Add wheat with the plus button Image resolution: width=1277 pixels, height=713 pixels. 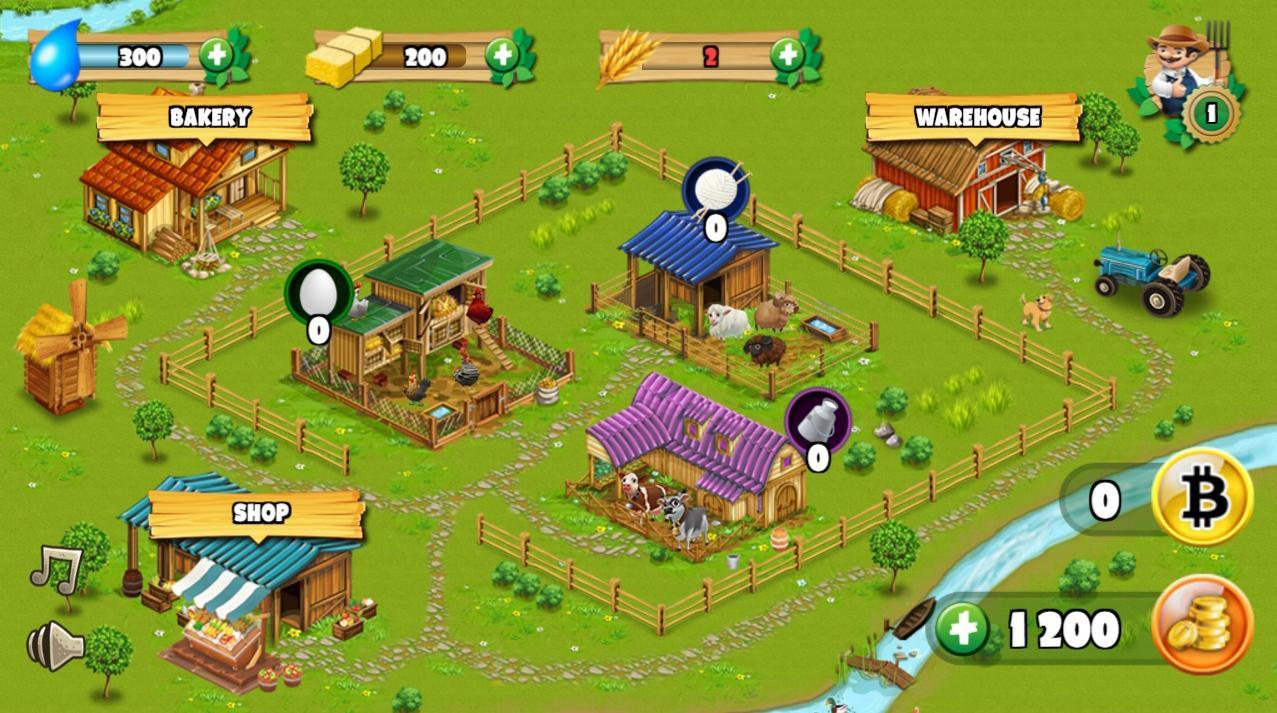[x=787, y=55]
